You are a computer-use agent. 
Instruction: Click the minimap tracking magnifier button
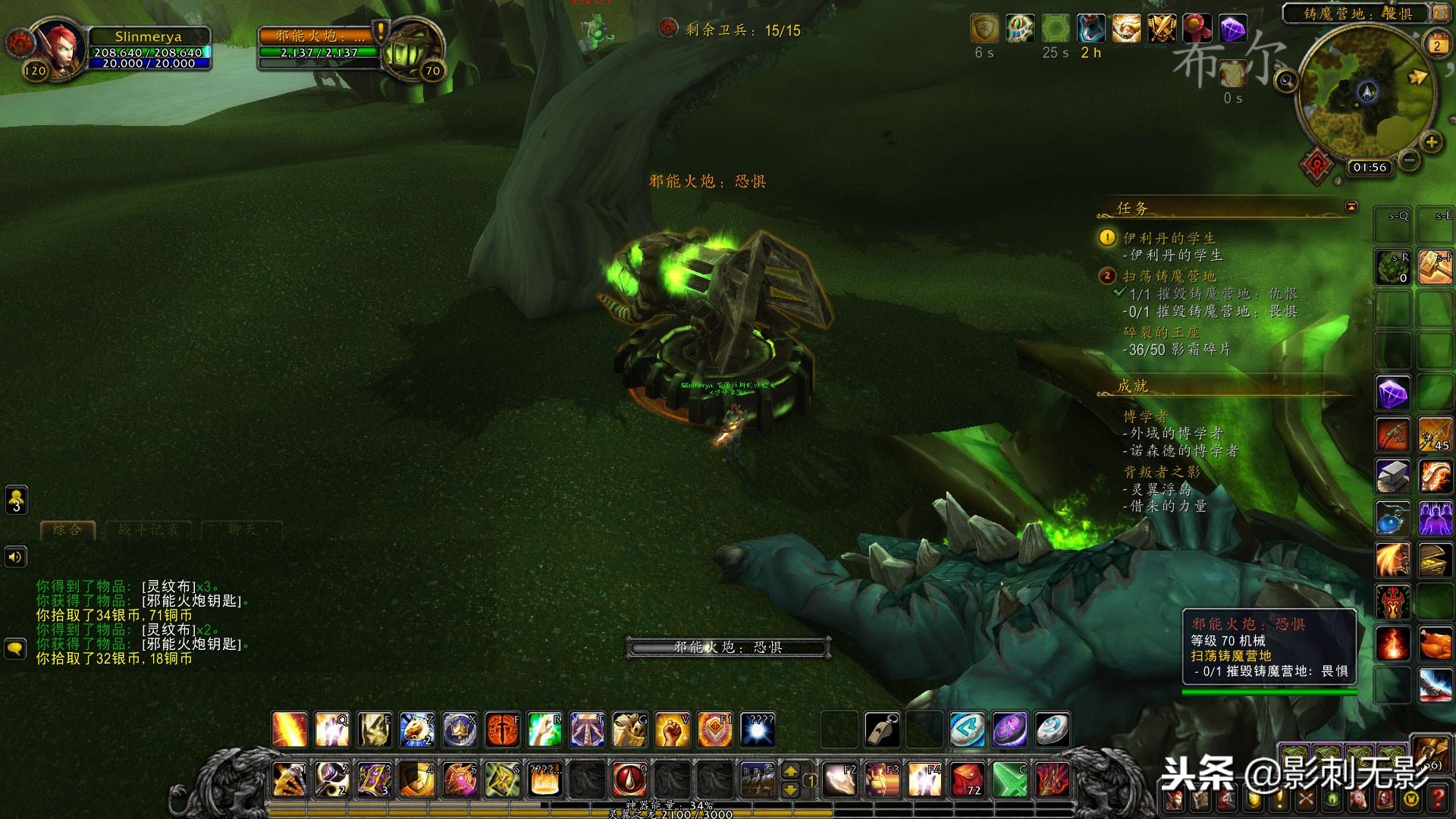1286,80
